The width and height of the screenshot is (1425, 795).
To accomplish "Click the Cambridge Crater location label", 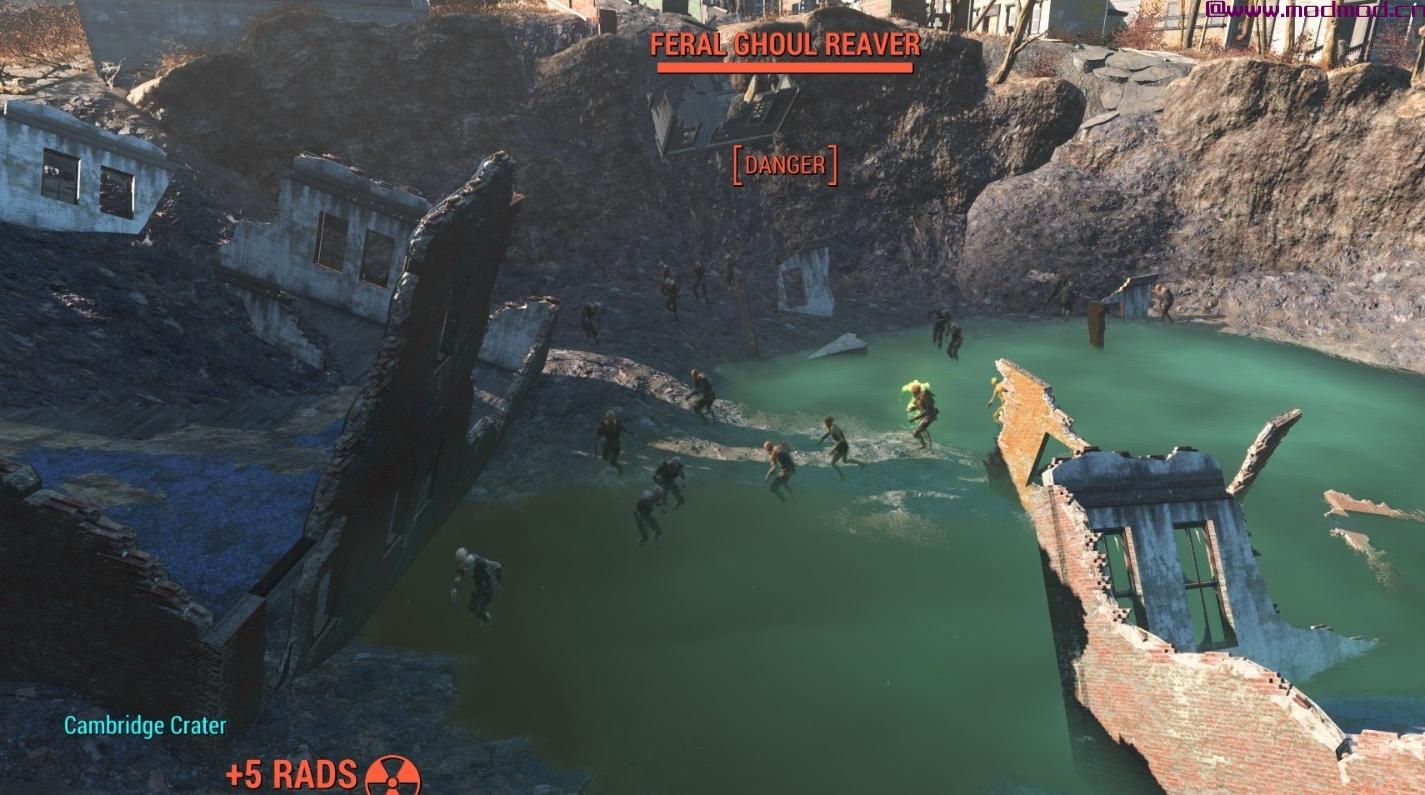I will click(145, 725).
